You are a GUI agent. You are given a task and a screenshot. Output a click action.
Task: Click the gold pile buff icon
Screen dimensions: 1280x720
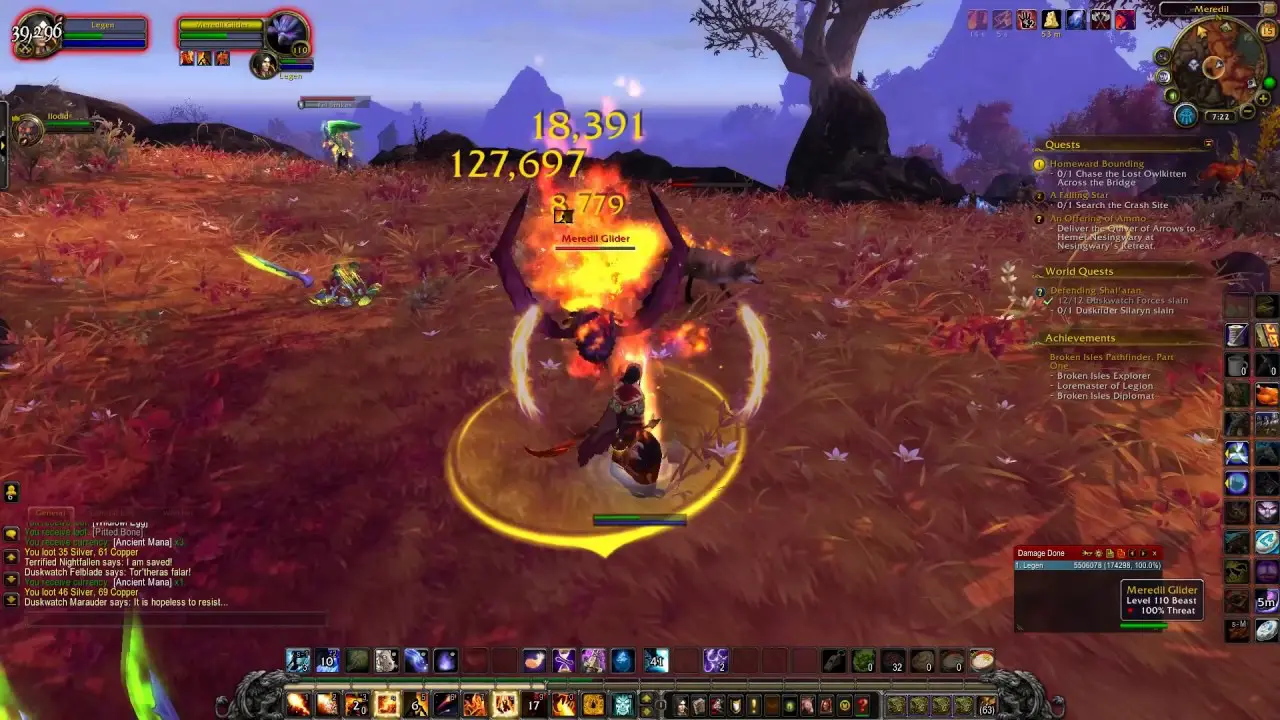[1051, 20]
